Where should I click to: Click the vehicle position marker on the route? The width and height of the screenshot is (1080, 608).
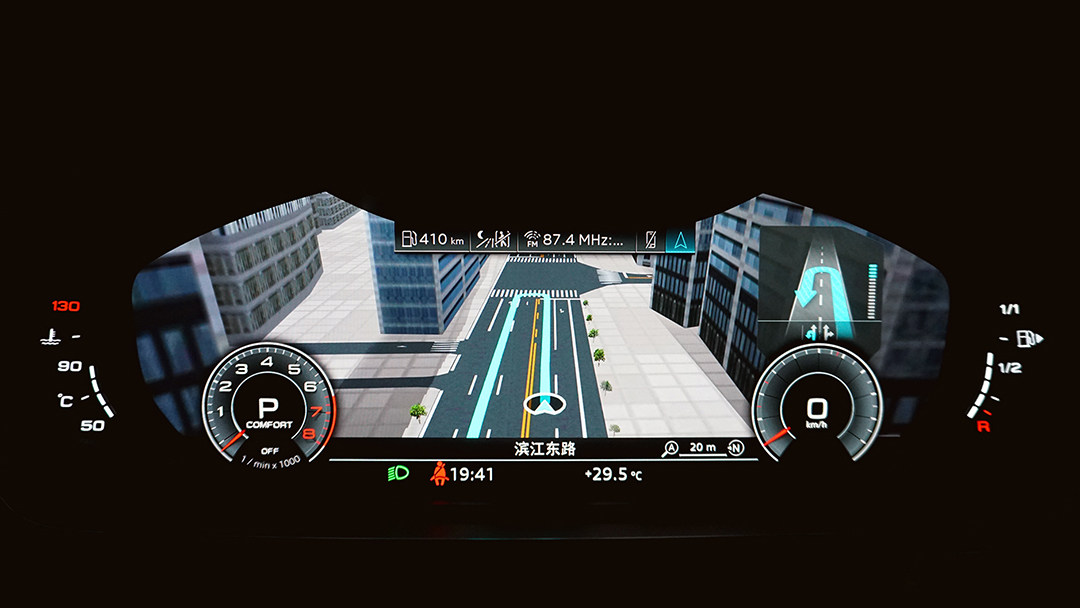pyautogui.click(x=544, y=403)
